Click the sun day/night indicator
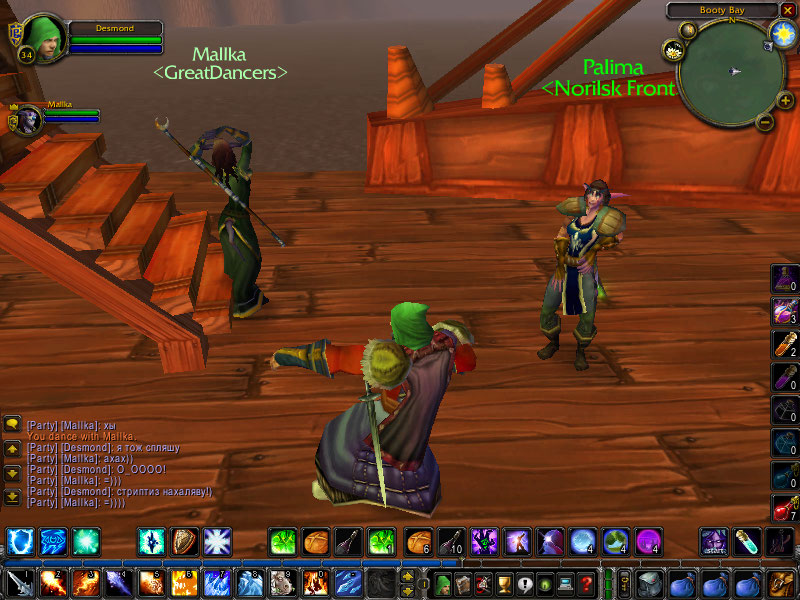The height and width of the screenshot is (600, 800). pyautogui.click(x=781, y=33)
